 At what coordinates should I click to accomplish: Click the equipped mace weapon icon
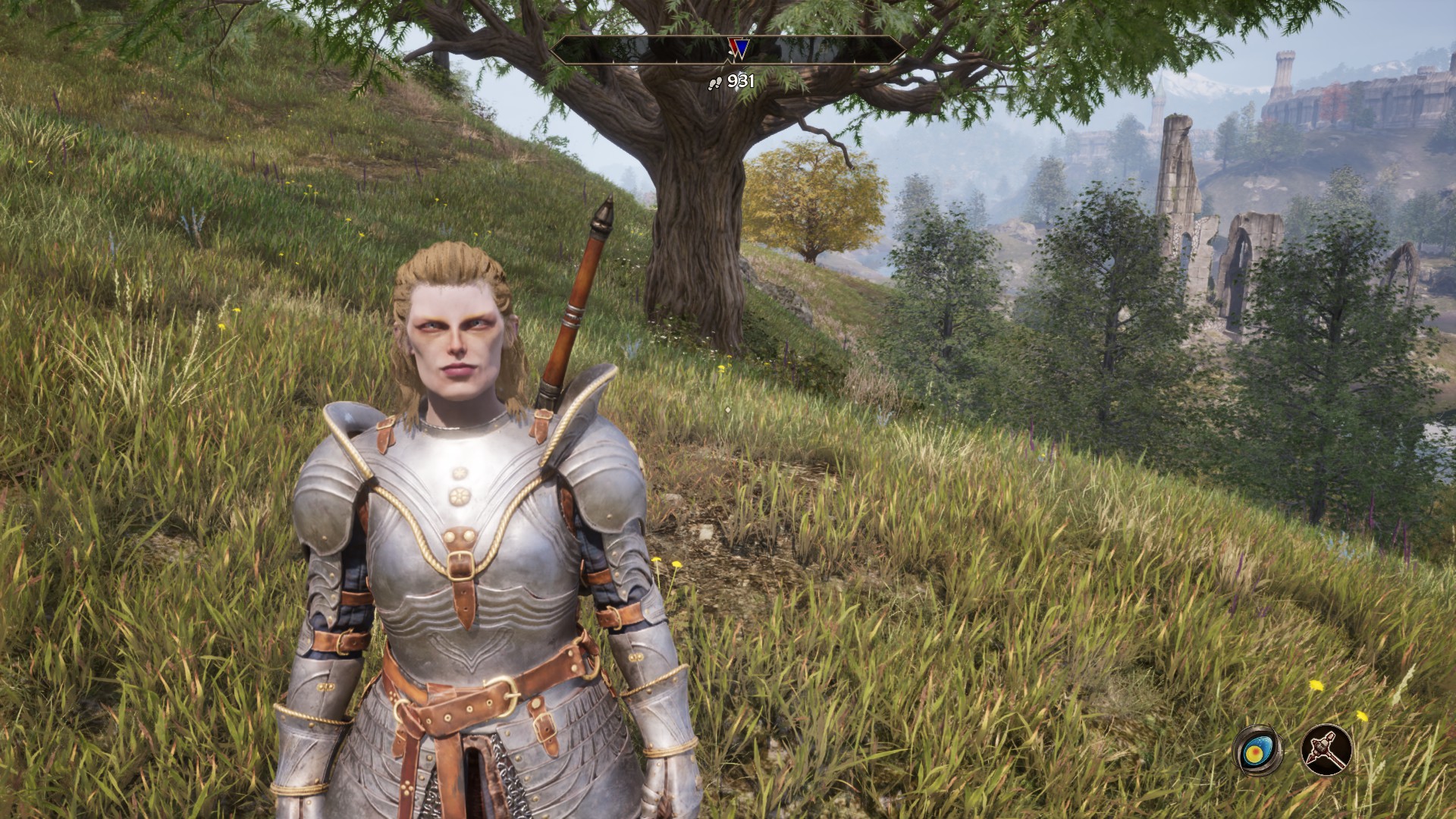click(1326, 751)
